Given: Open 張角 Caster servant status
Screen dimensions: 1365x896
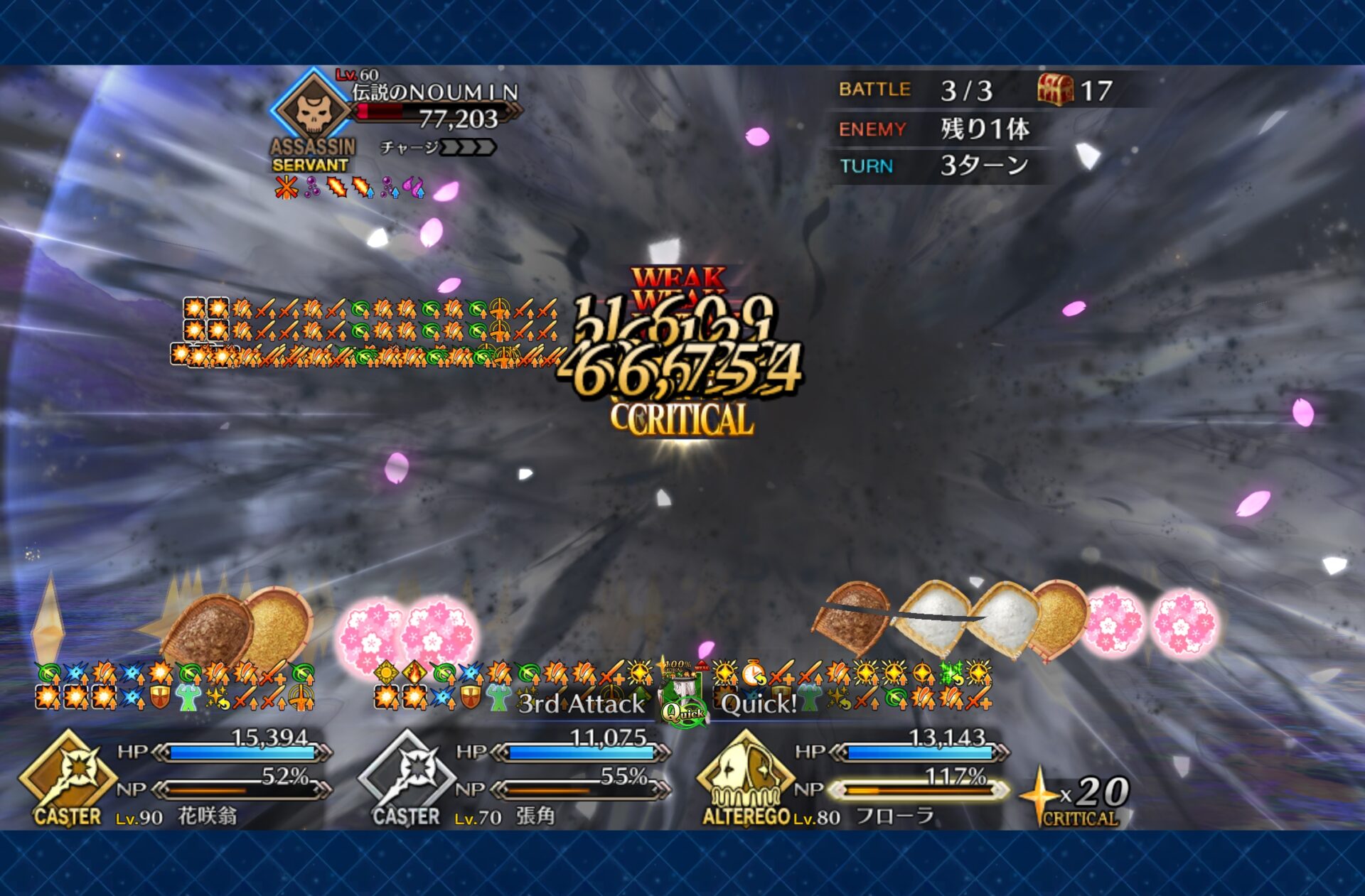Looking at the screenshot, I should (x=407, y=775).
